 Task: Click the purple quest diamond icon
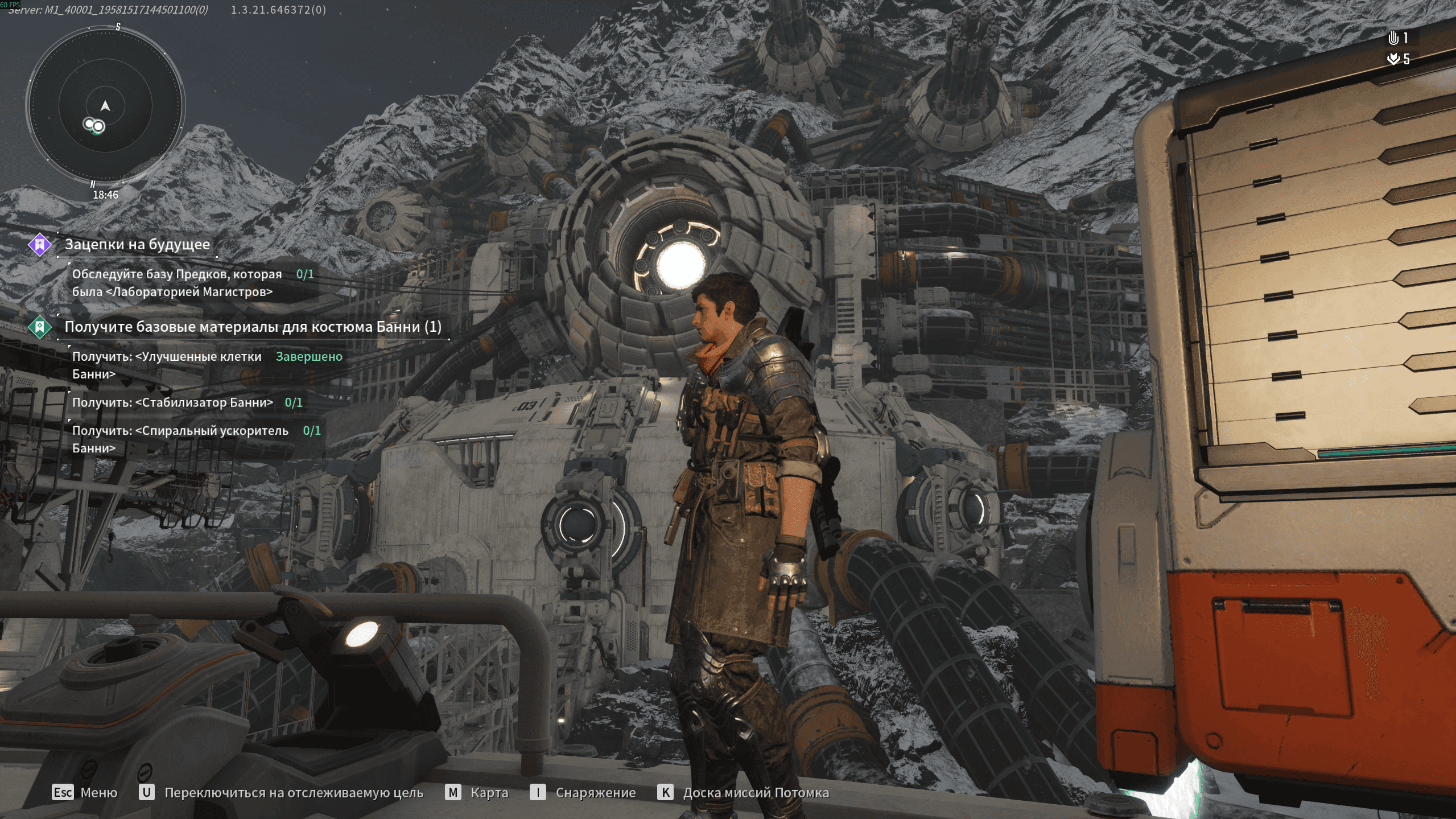pyautogui.click(x=40, y=245)
